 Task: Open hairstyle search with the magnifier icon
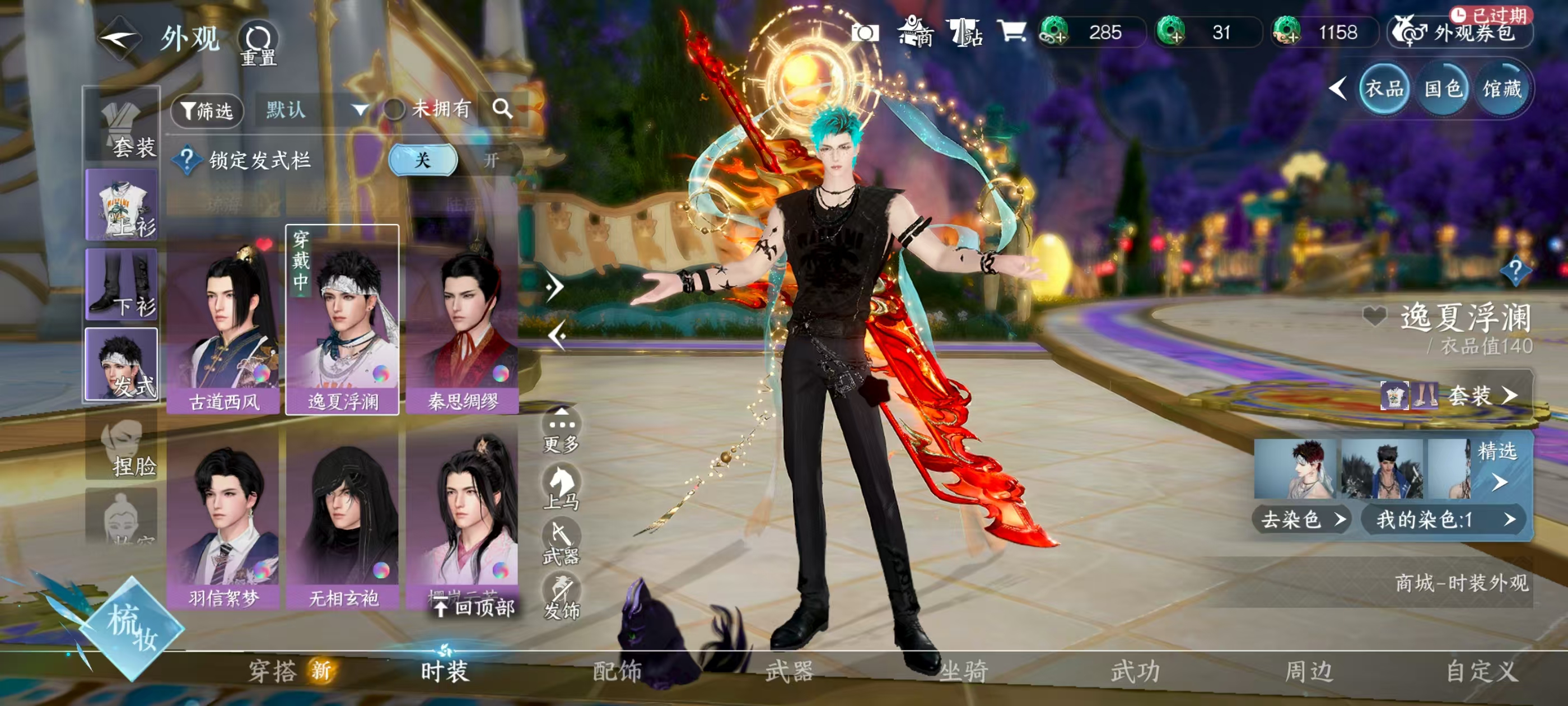(502, 109)
